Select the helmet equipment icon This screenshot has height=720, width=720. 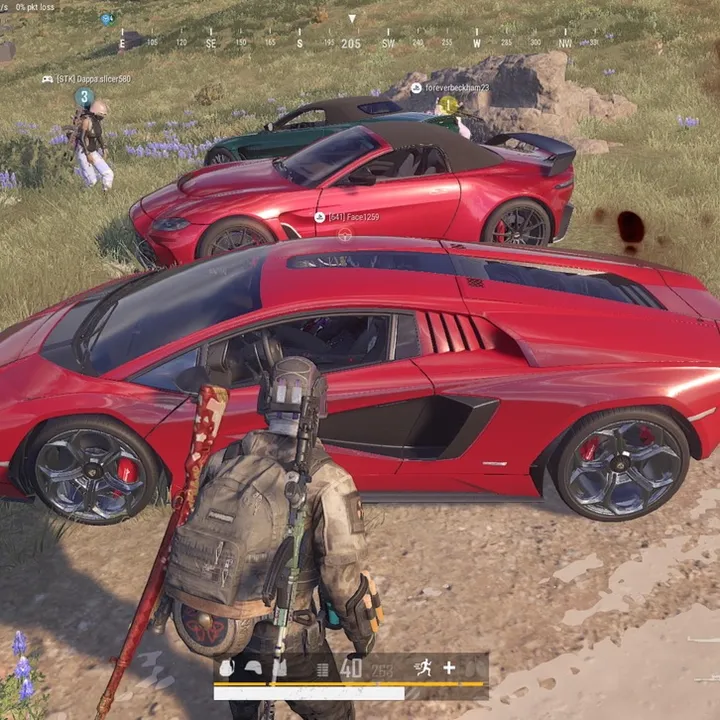point(254,669)
